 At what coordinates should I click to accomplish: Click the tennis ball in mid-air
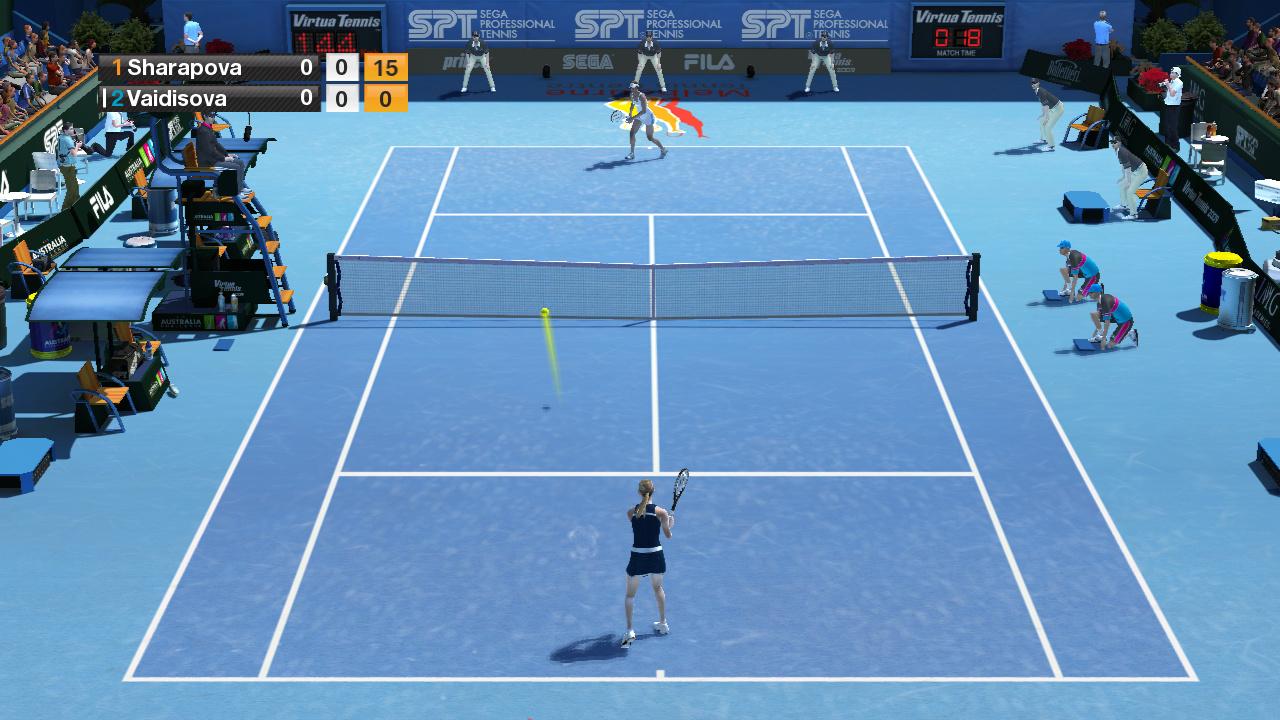click(x=543, y=314)
